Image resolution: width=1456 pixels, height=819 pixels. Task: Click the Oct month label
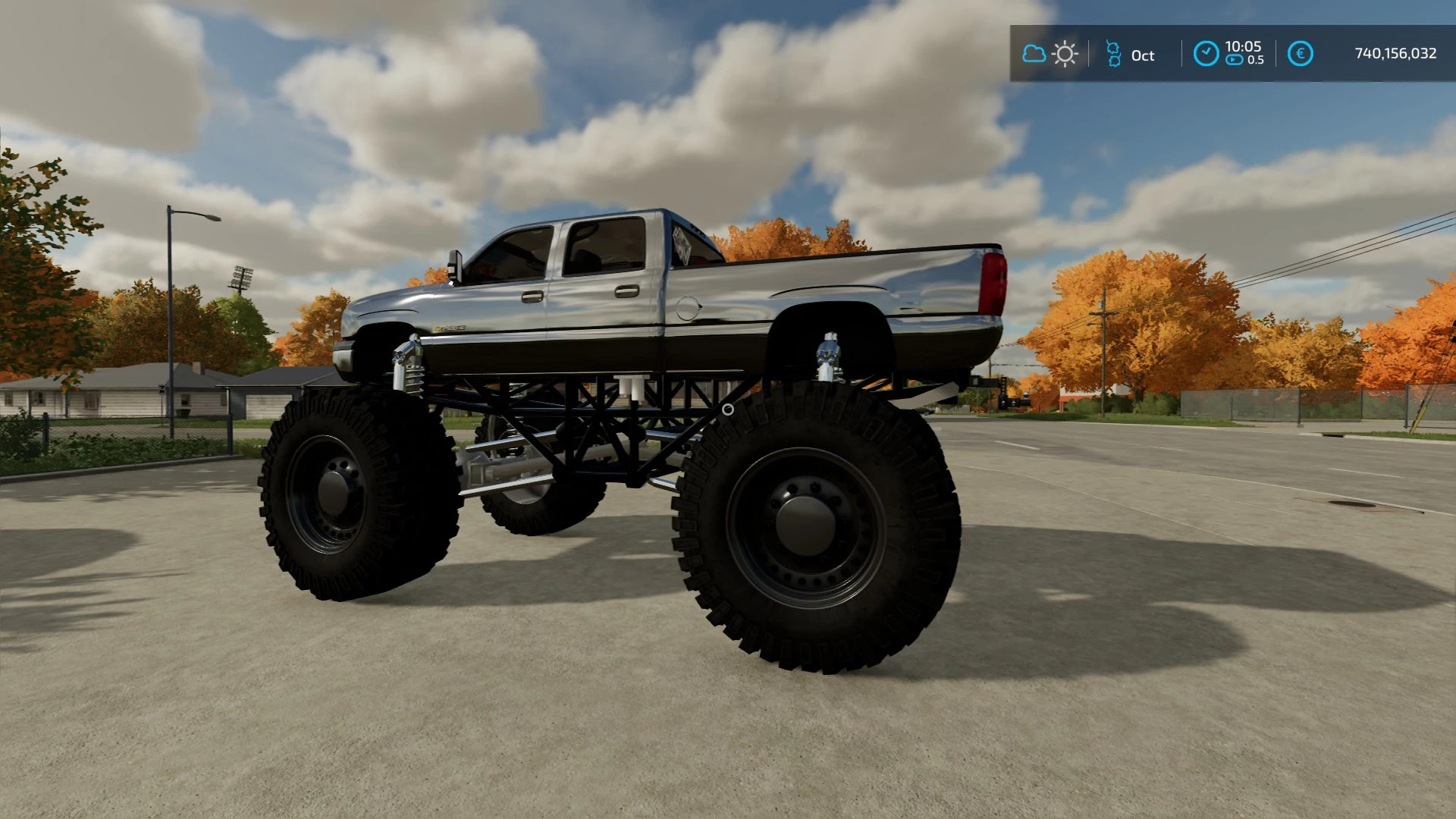[1142, 55]
